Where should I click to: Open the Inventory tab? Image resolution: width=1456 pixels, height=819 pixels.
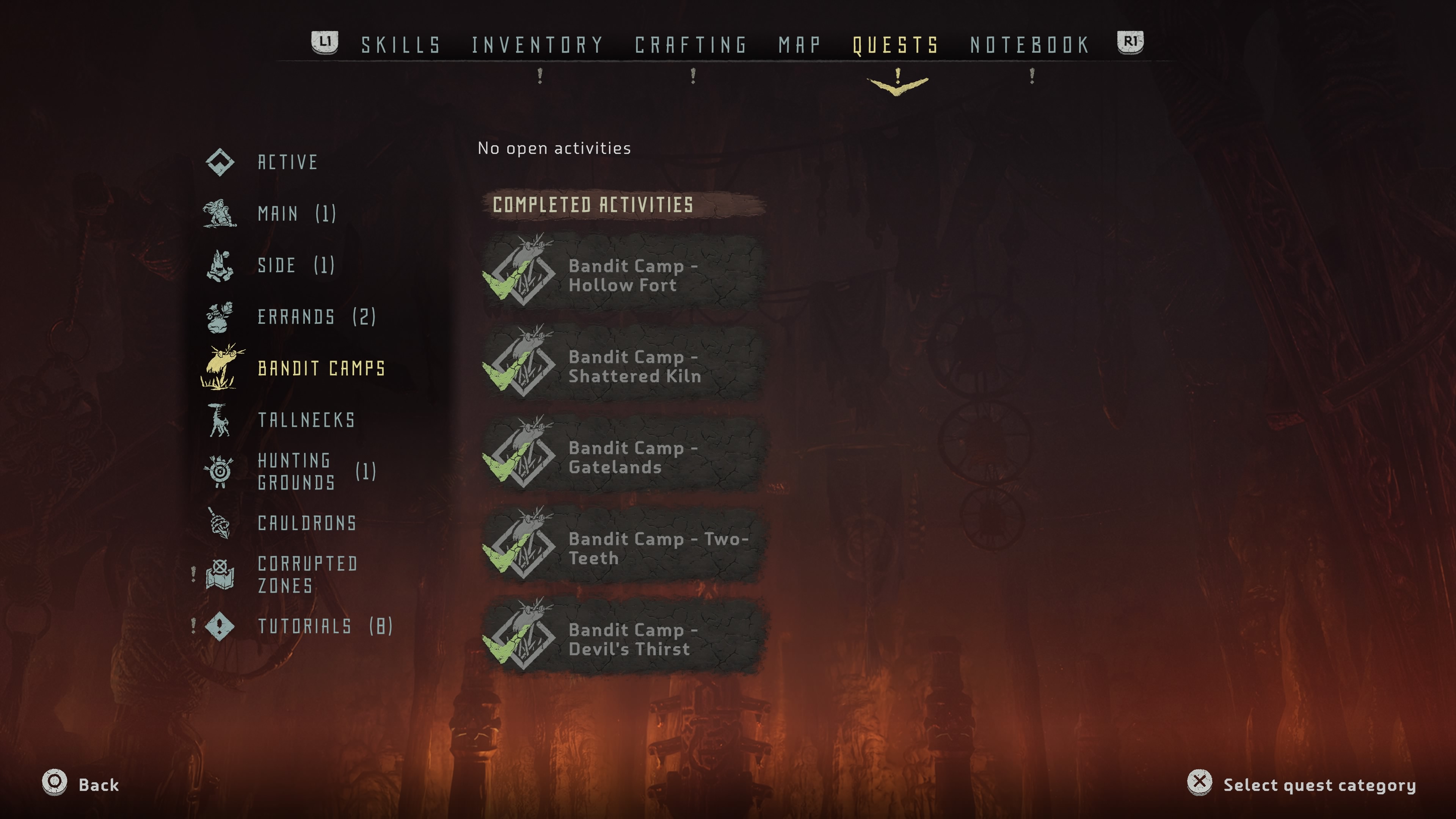coord(538,45)
